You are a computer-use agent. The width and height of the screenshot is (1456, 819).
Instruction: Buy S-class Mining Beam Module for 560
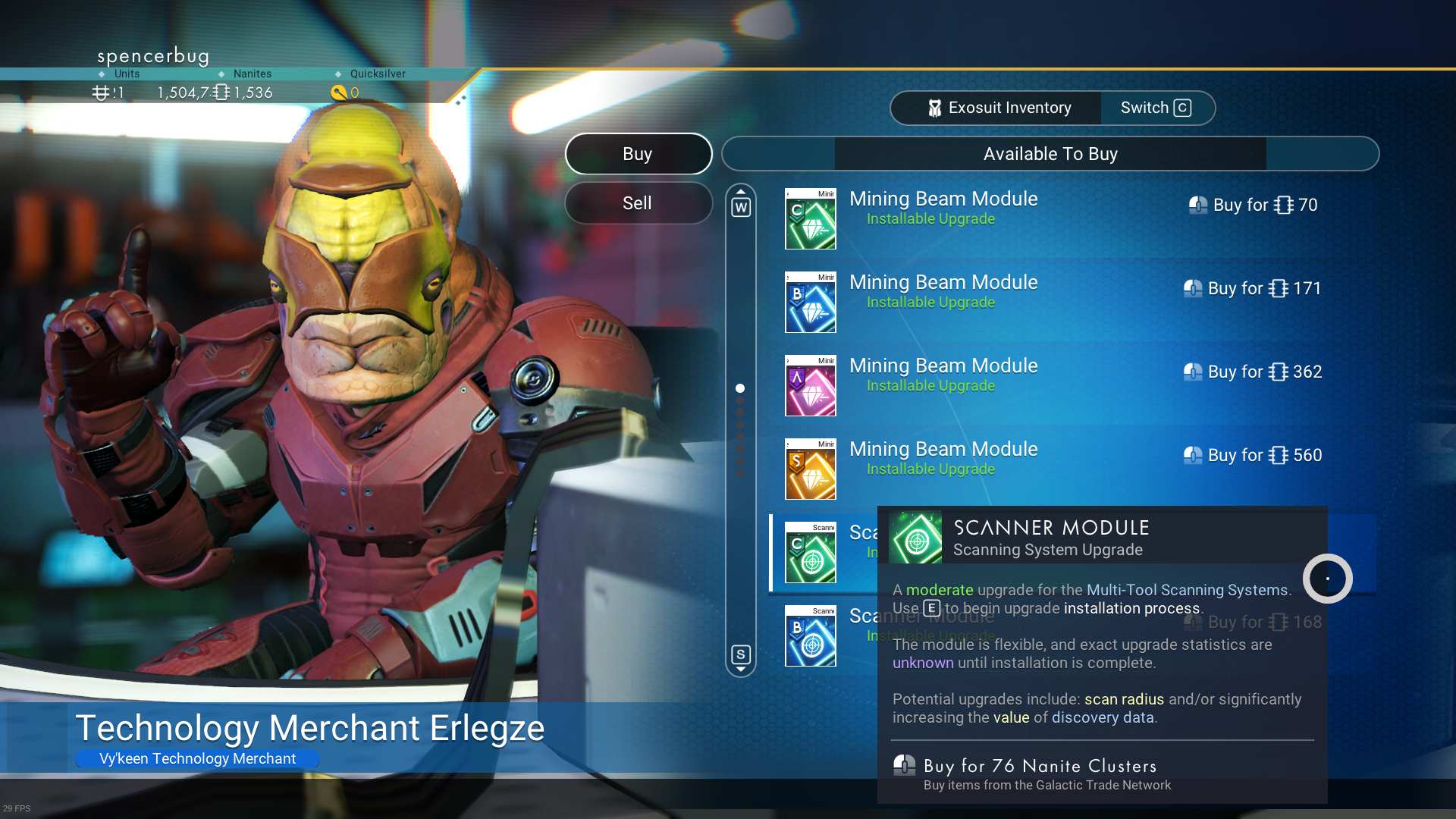click(x=1253, y=456)
